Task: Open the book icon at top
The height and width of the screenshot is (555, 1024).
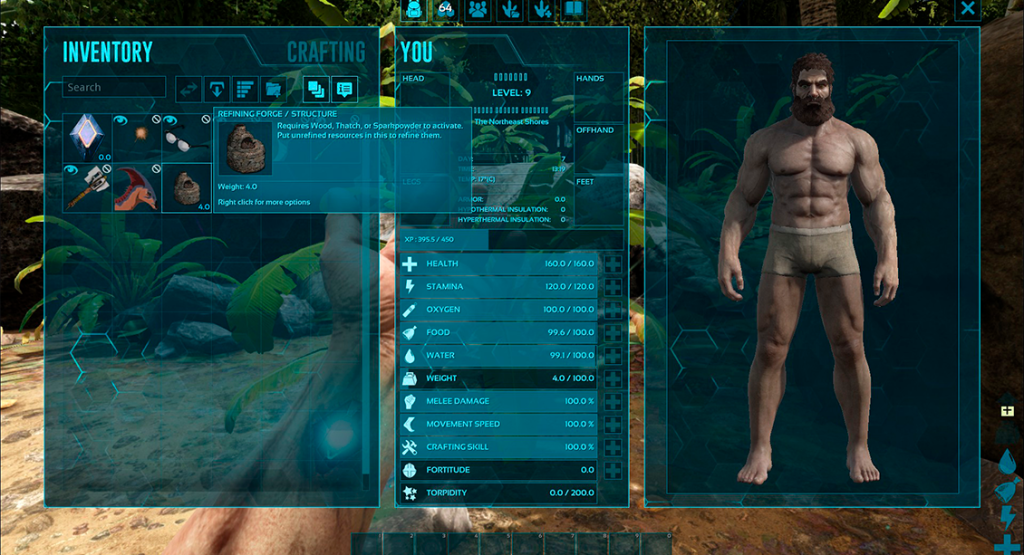Action: click(573, 10)
